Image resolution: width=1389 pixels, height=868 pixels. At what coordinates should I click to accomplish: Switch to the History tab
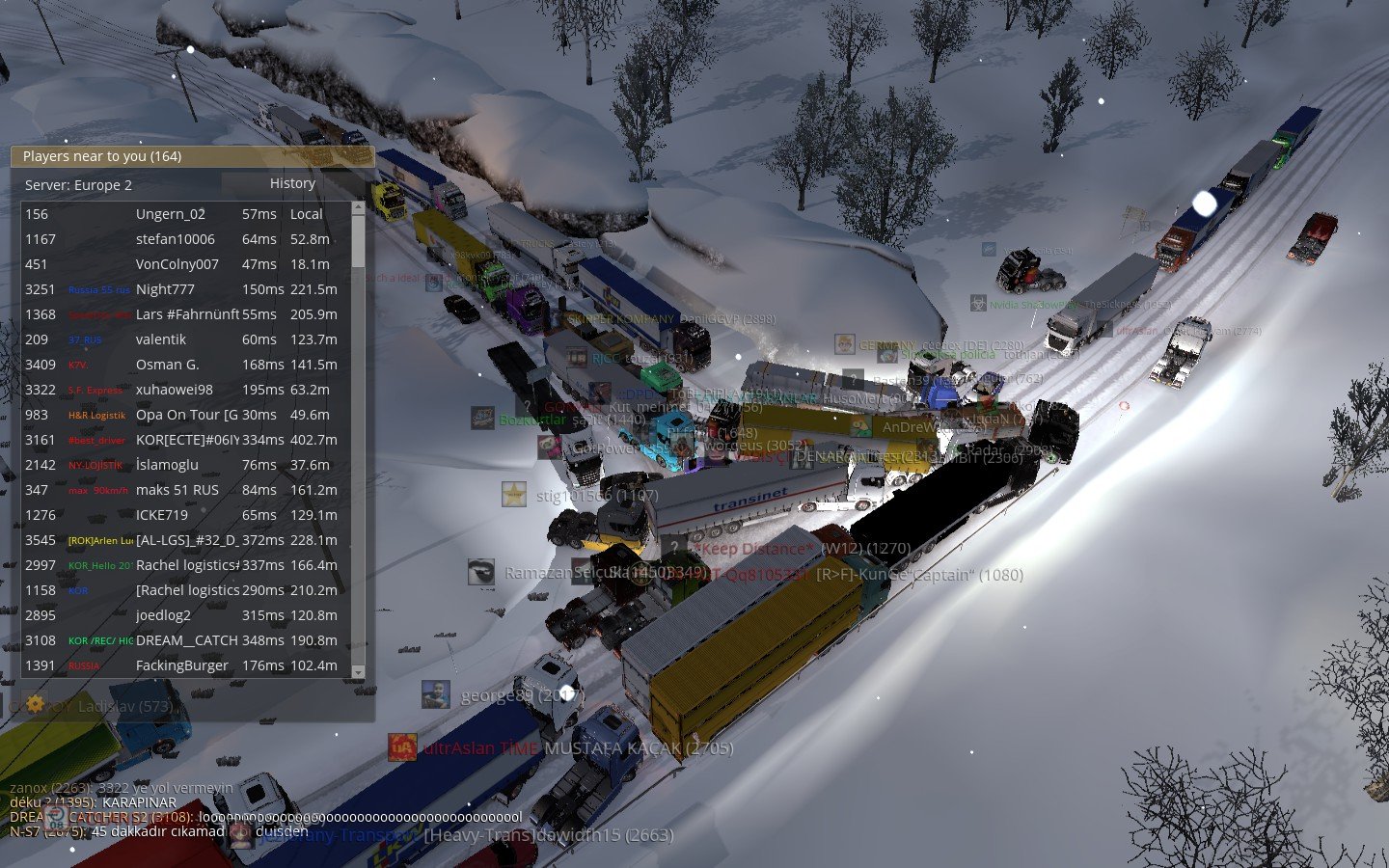click(292, 183)
